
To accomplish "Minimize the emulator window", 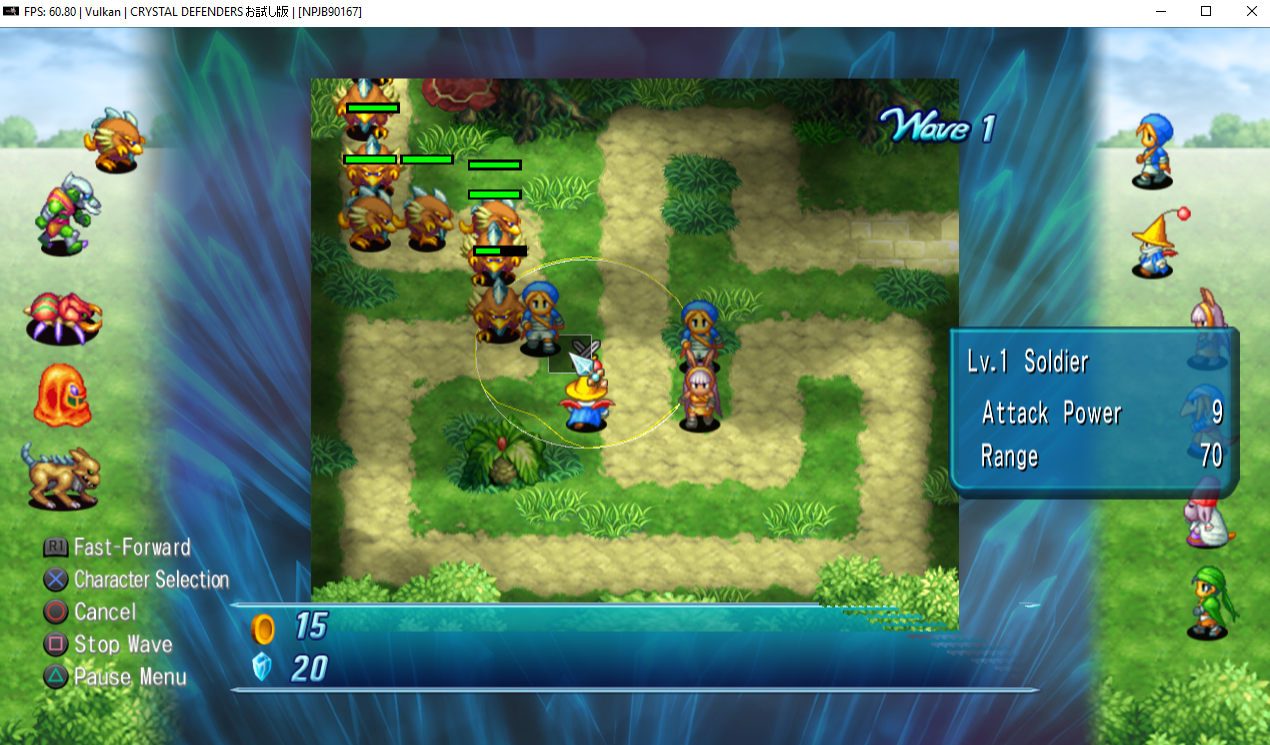I will [1160, 12].
